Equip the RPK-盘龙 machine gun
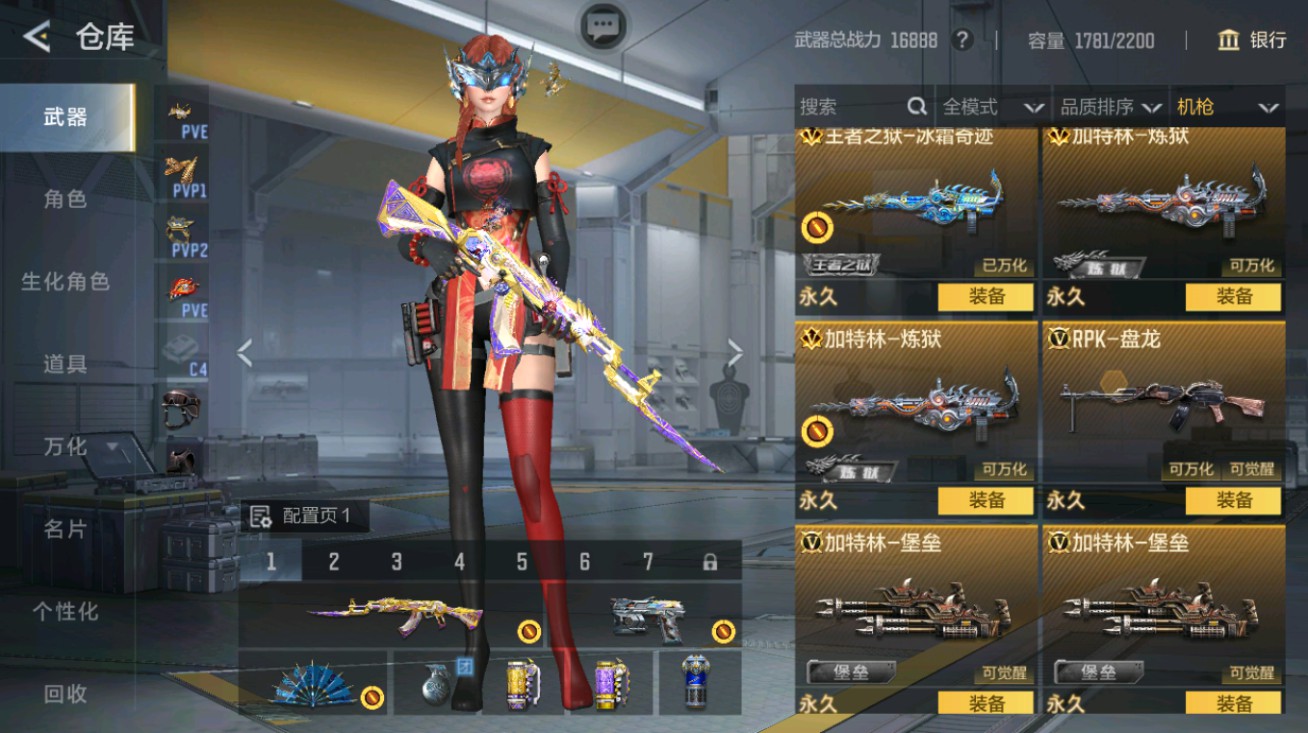Screen dimensions: 1308x733 coord(1233,500)
